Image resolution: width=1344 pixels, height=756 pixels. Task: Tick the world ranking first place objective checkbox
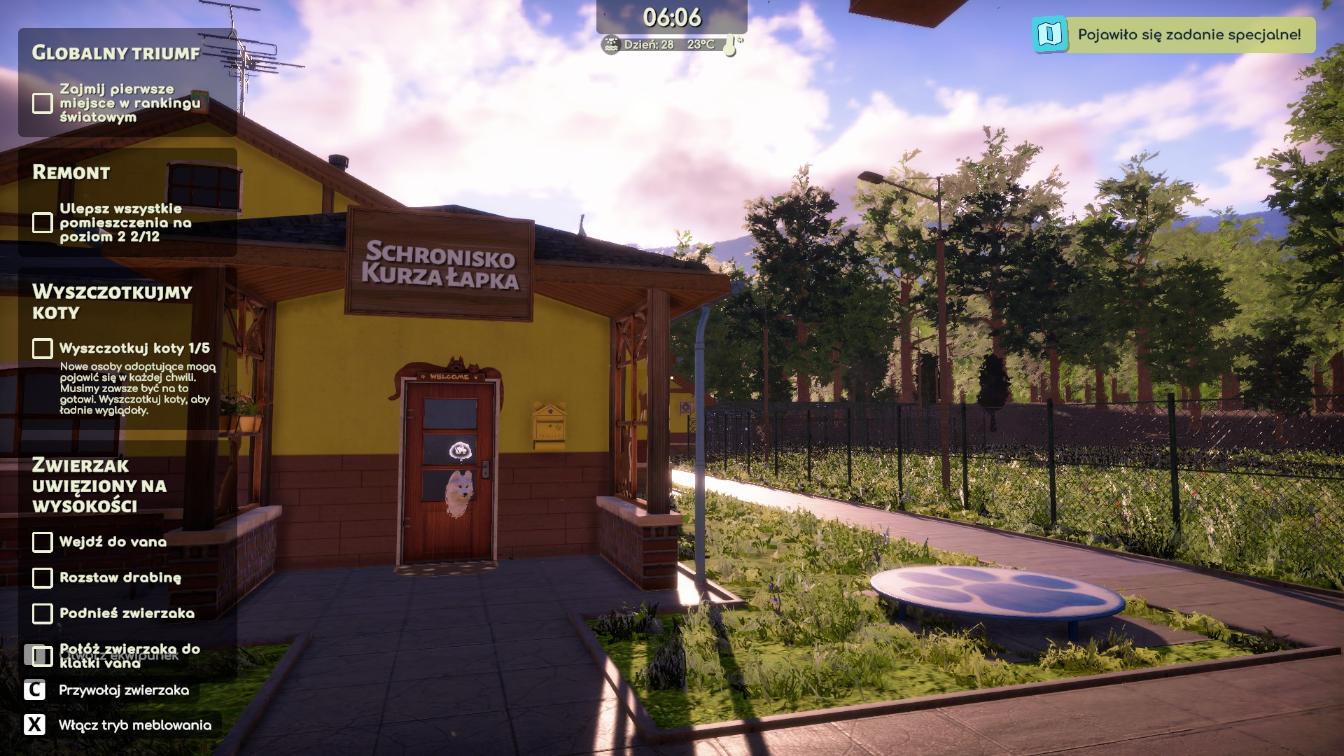click(42, 103)
